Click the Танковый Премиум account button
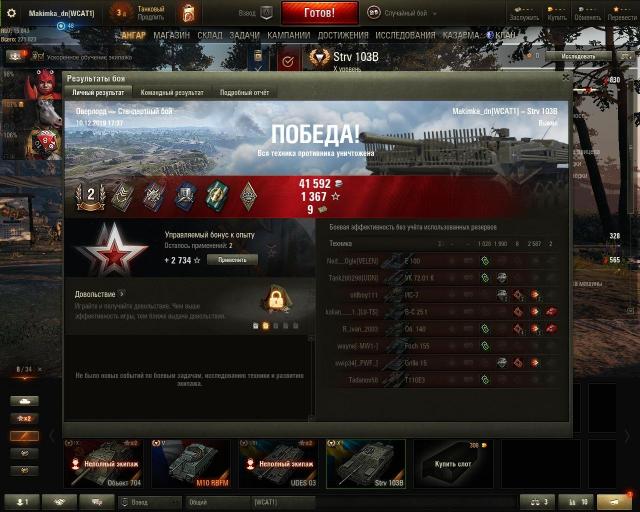This screenshot has width=640, height=512. (x=150, y=13)
